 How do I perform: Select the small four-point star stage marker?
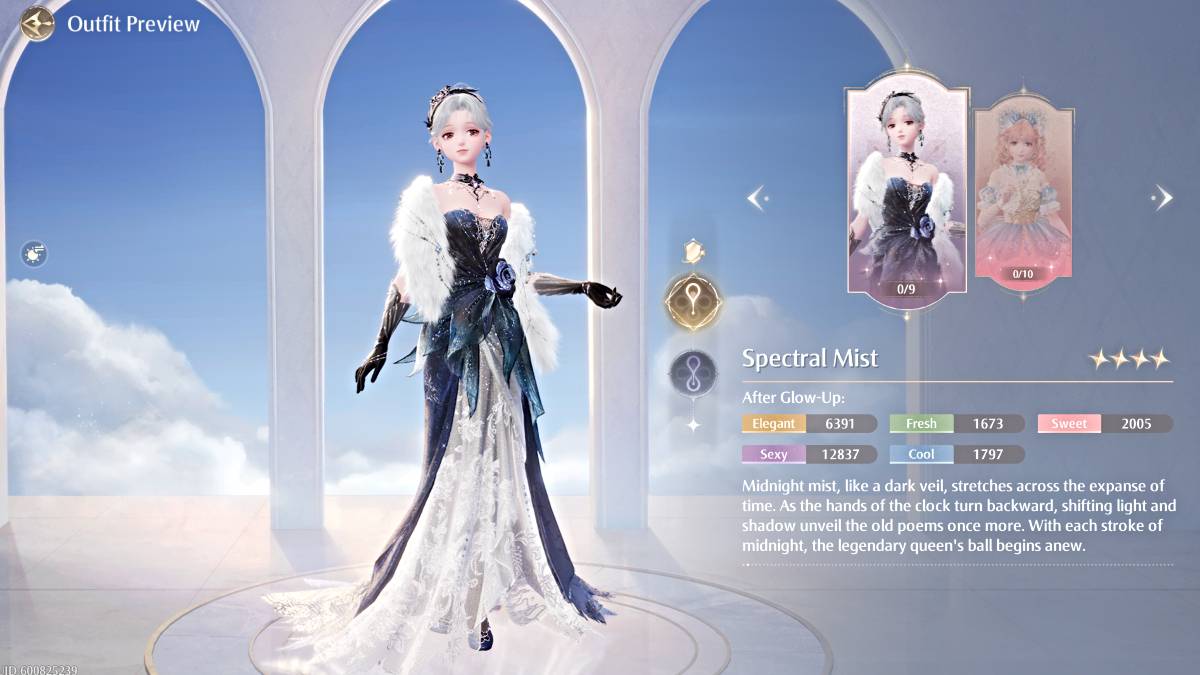pyautogui.click(x=693, y=425)
